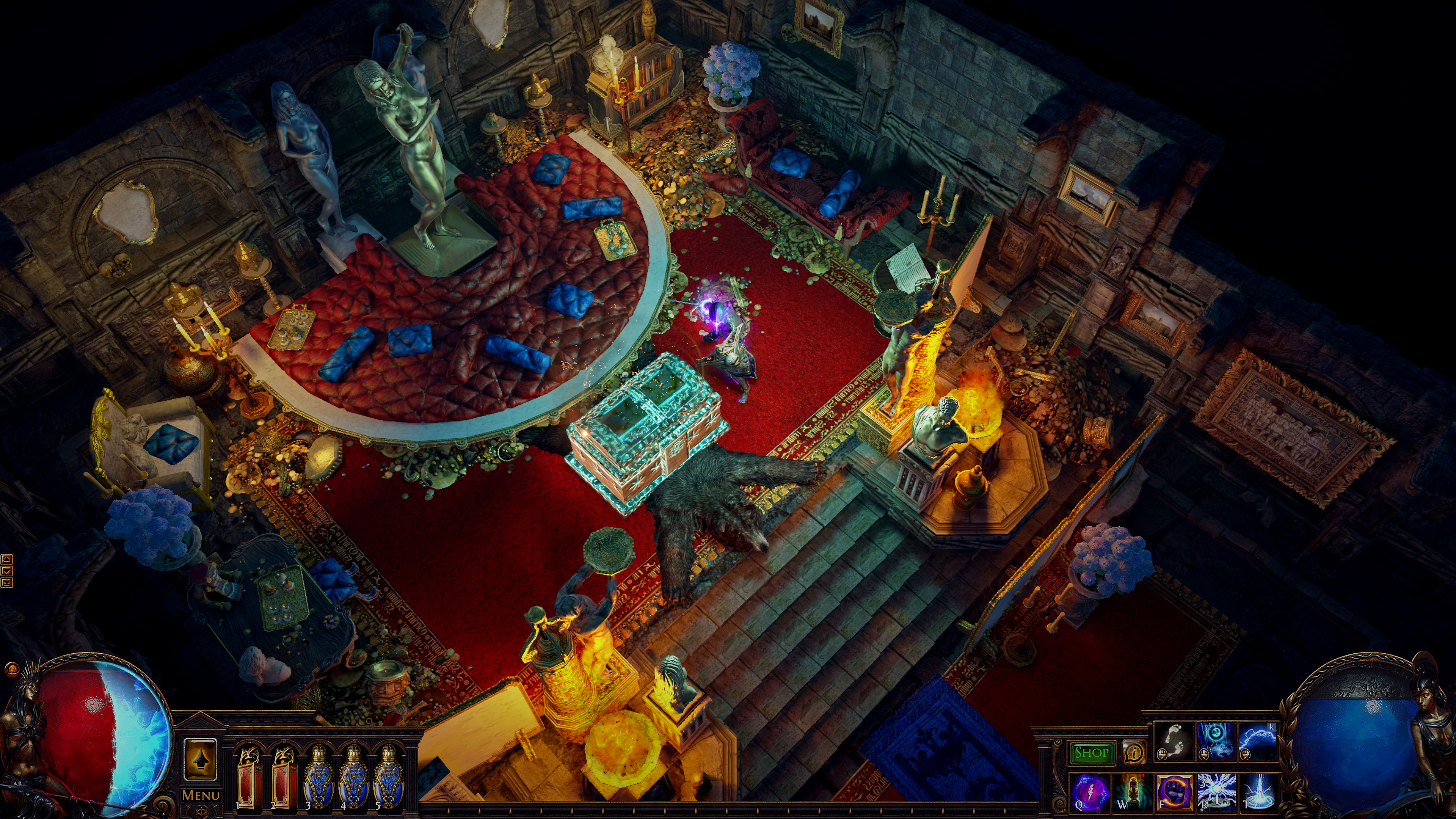The image size is (1456, 819).
Task: Open the info panel via the i icon
Action: 1134,753
